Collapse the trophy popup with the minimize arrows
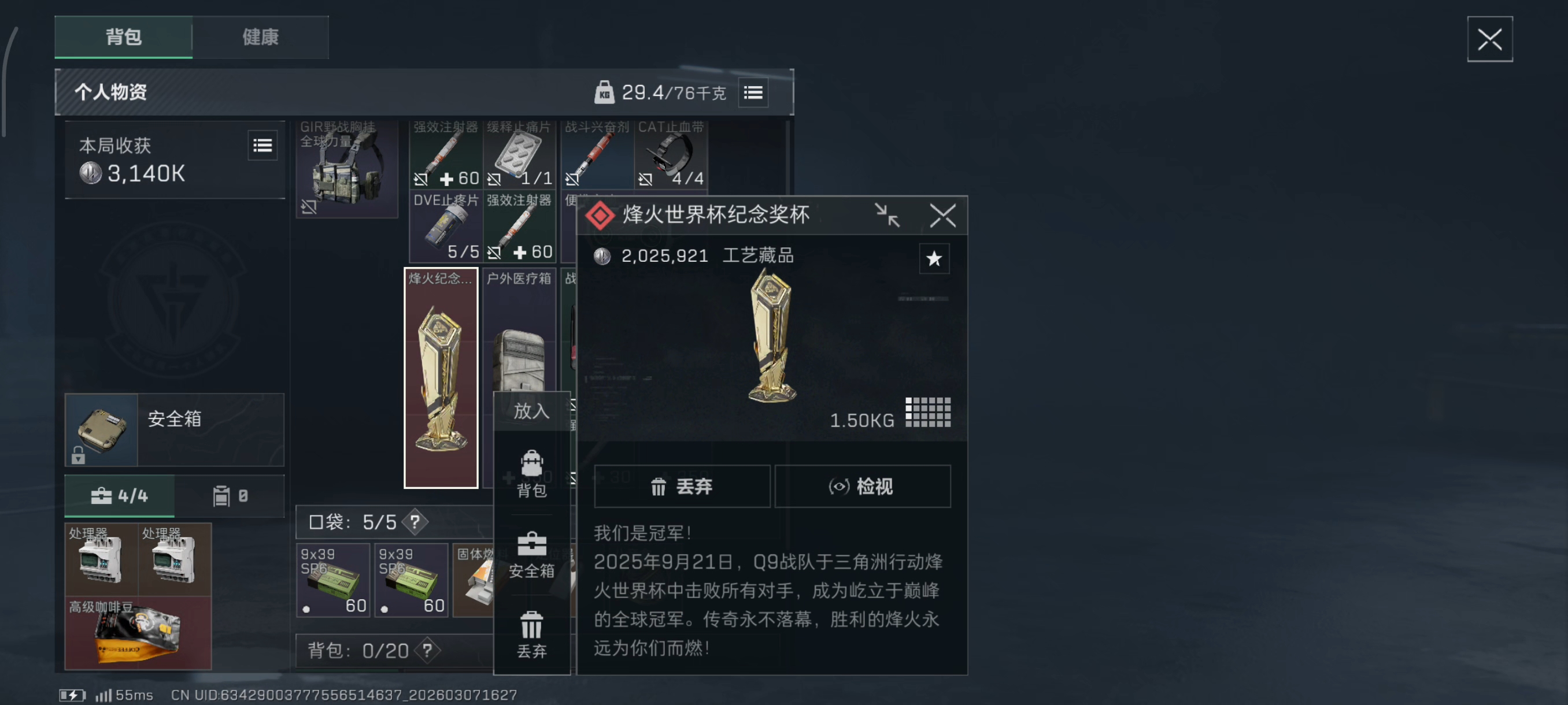Viewport: 1568px width, 705px height. (888, 216)
